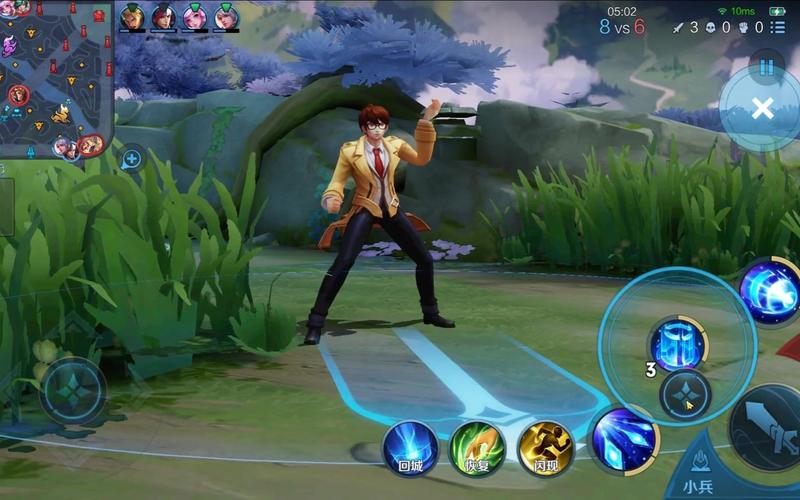The height and width of the screenshot is (500, 800).
Task: Cancel the skill with the X button
Action: pos(762,108)
